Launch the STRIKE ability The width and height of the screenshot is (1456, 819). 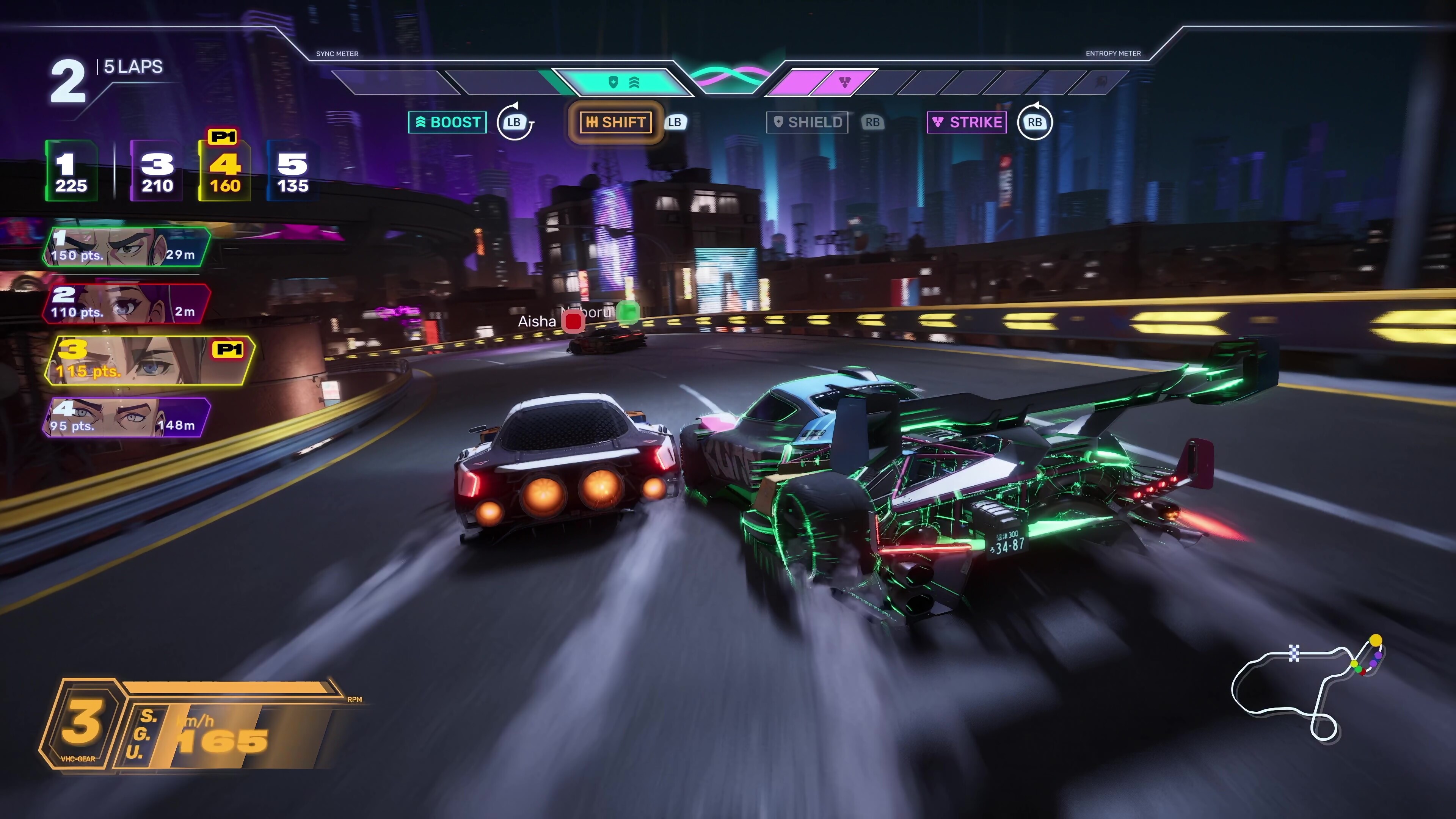966,122
